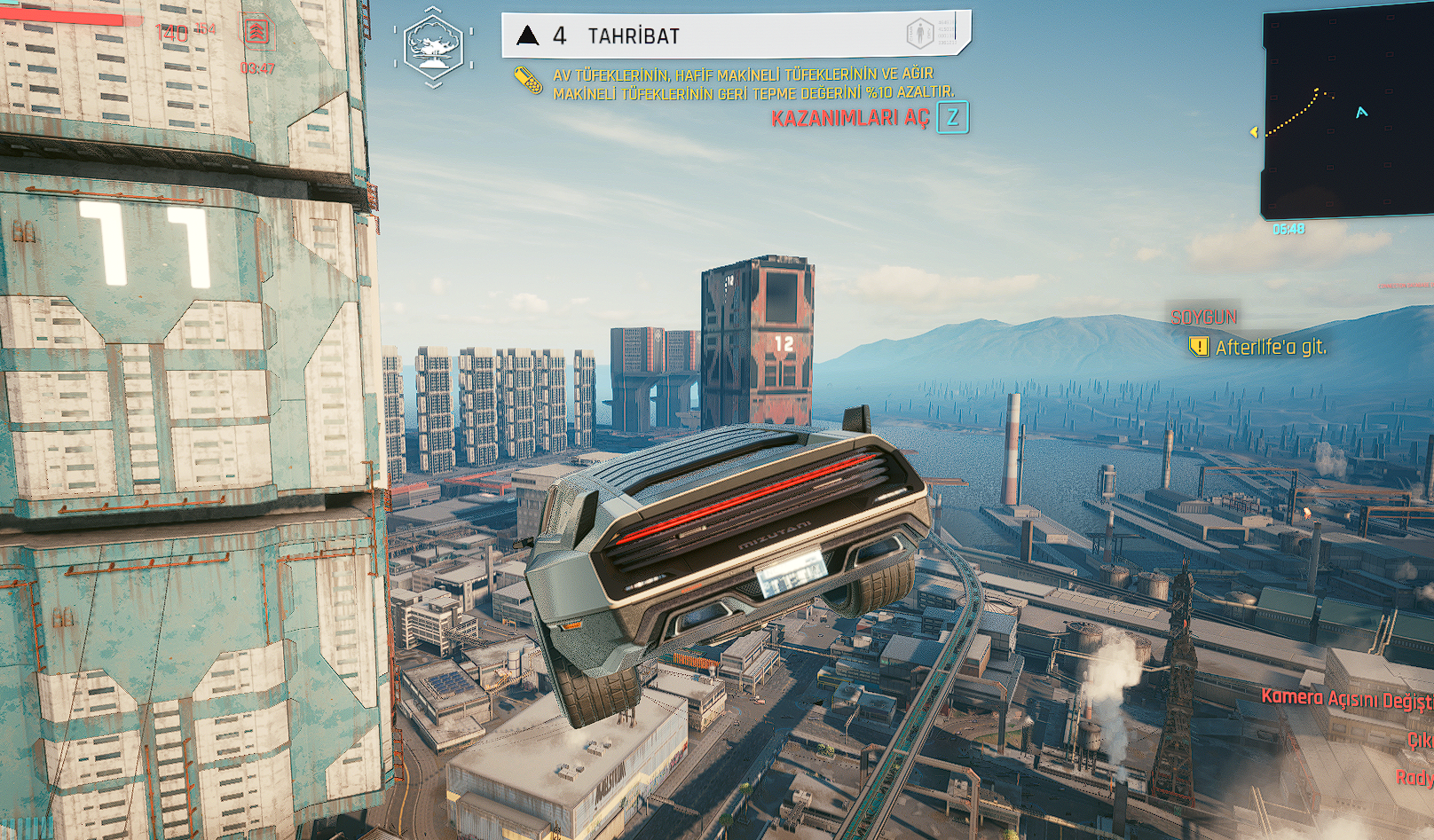
Task: Select the Afterlife'a git quest objective
Action: tap(1270, 347)
